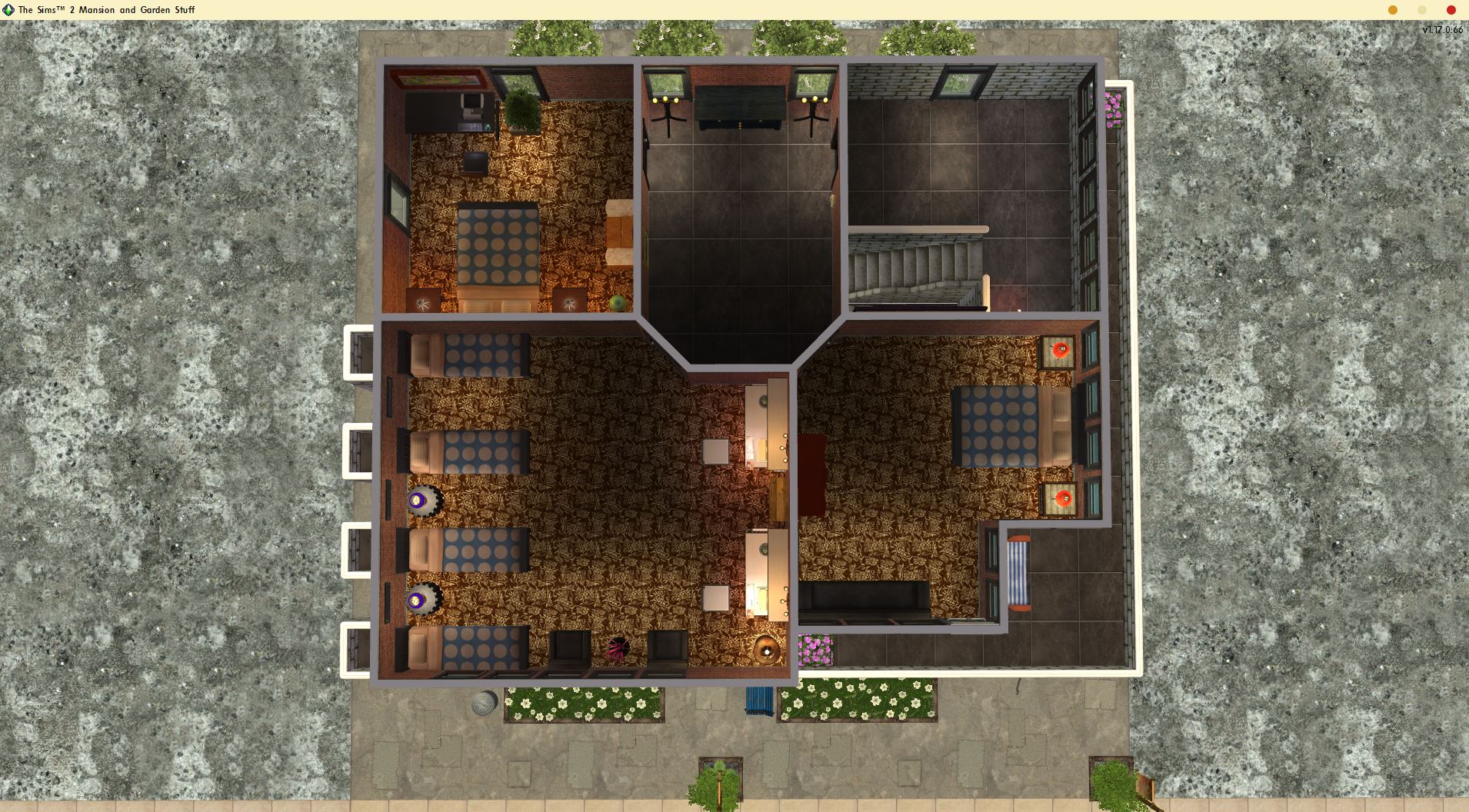Click the Sims plumbob icon in the title bar
This screenshot has height=812, width=1469.
tap(8, 10)
